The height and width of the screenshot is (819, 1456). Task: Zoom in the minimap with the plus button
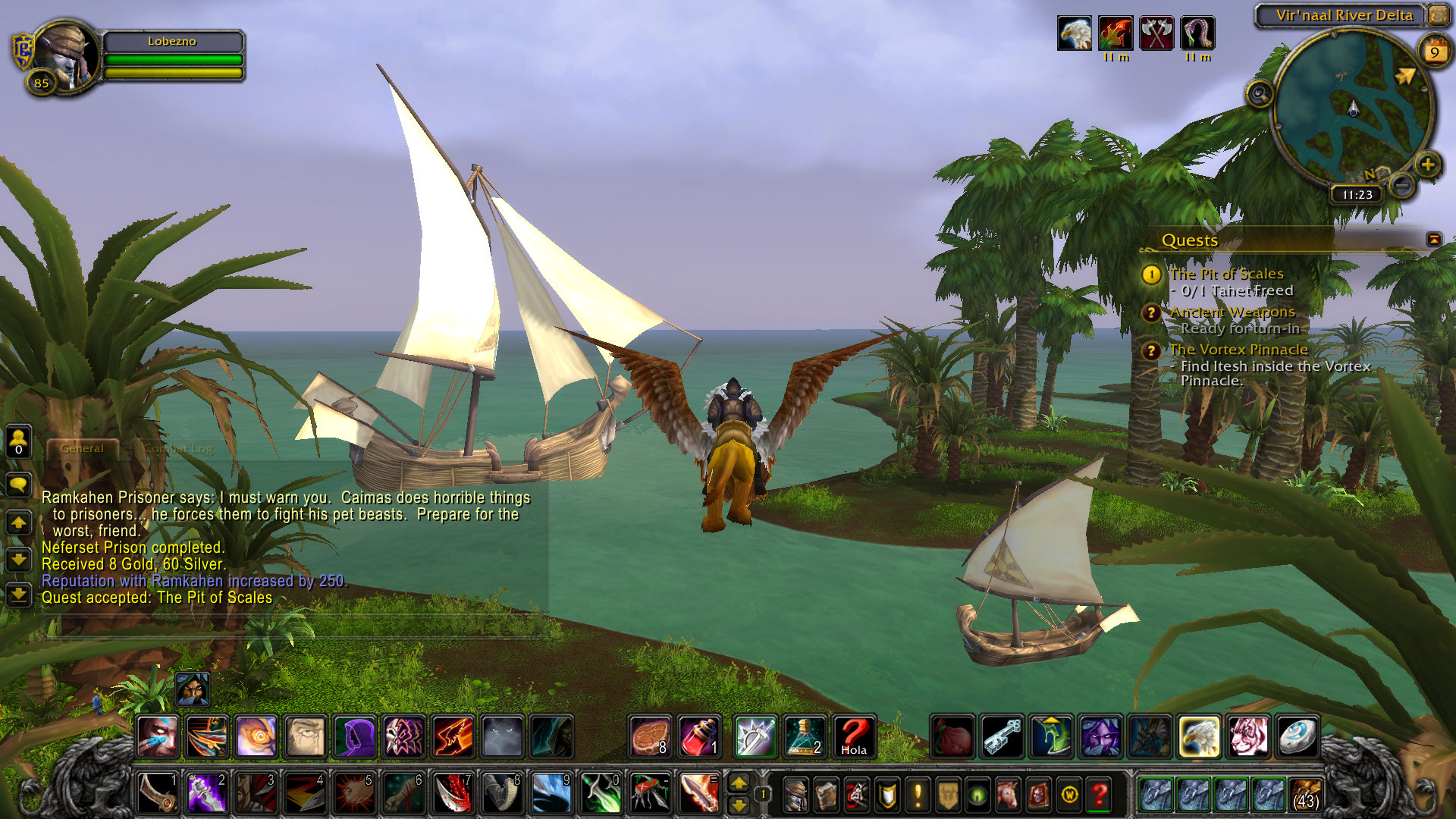click(x=1428, y=165)
